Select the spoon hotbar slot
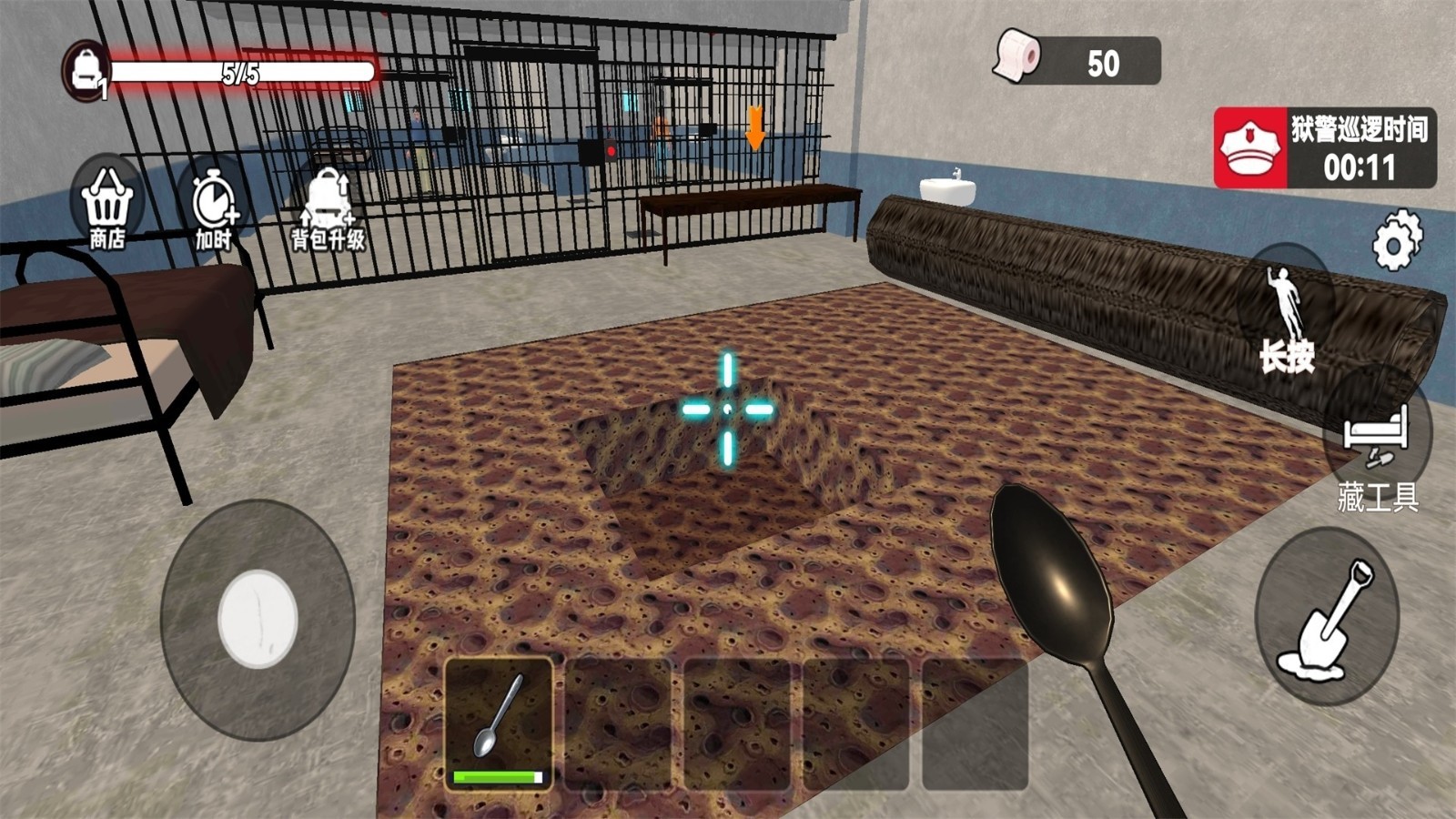 [499, 723]
